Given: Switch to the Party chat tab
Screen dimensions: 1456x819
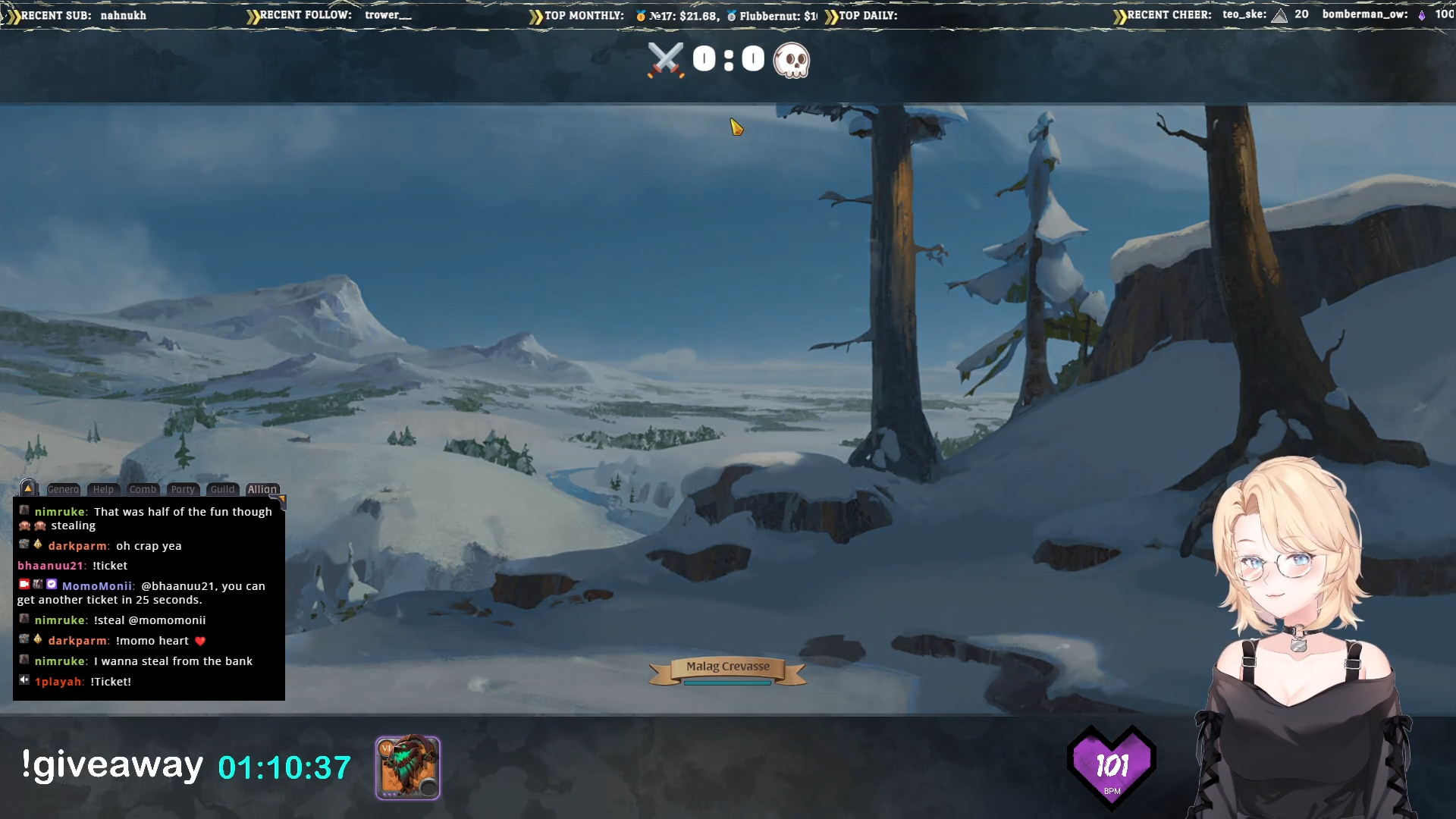Looking at the screenshot, I should 183,489.
